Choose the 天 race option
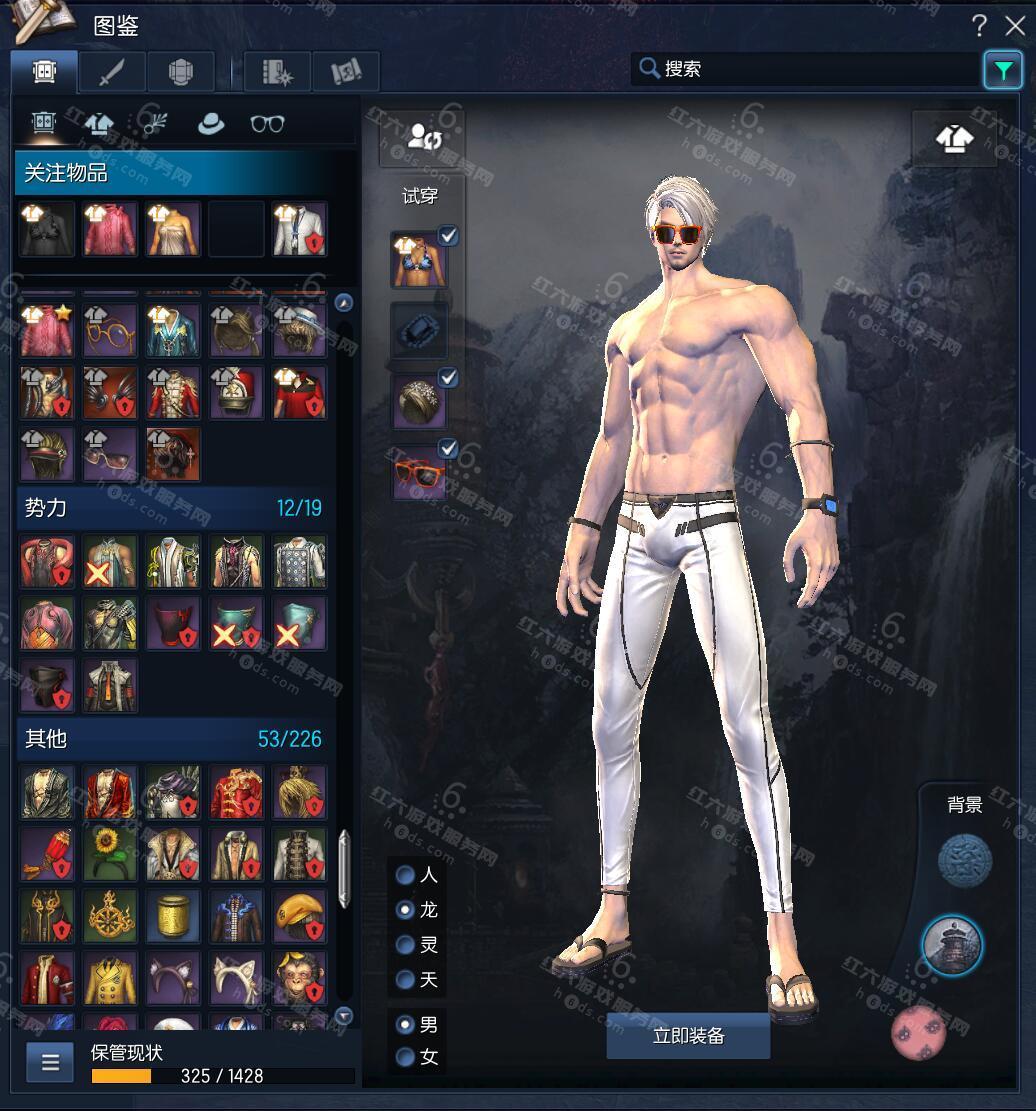Image resolution: width=1036 pixels, height=1111 pixels. [x=406, y=980]
